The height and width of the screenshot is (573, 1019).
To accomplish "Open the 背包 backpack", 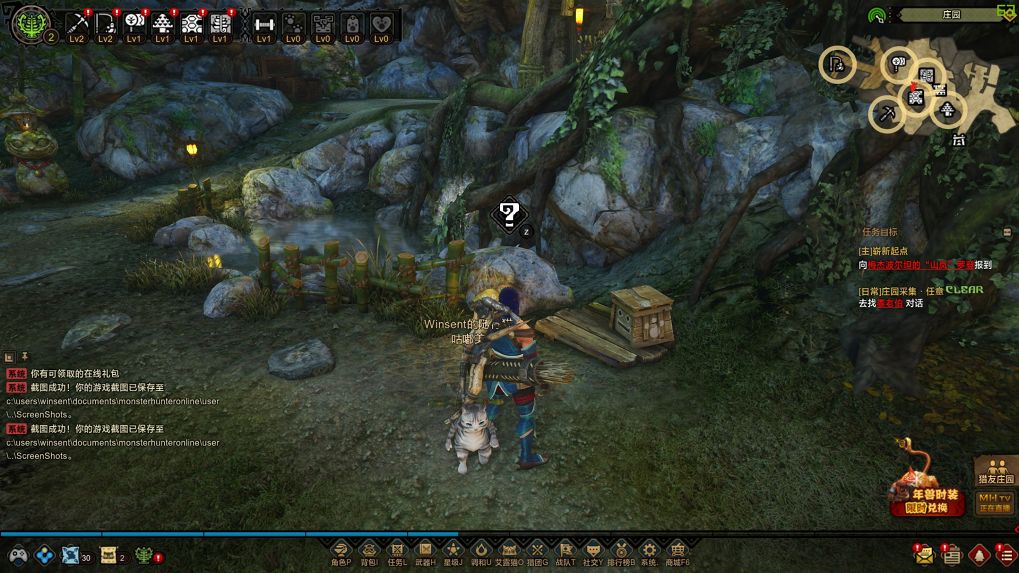I will coord(369,552).
